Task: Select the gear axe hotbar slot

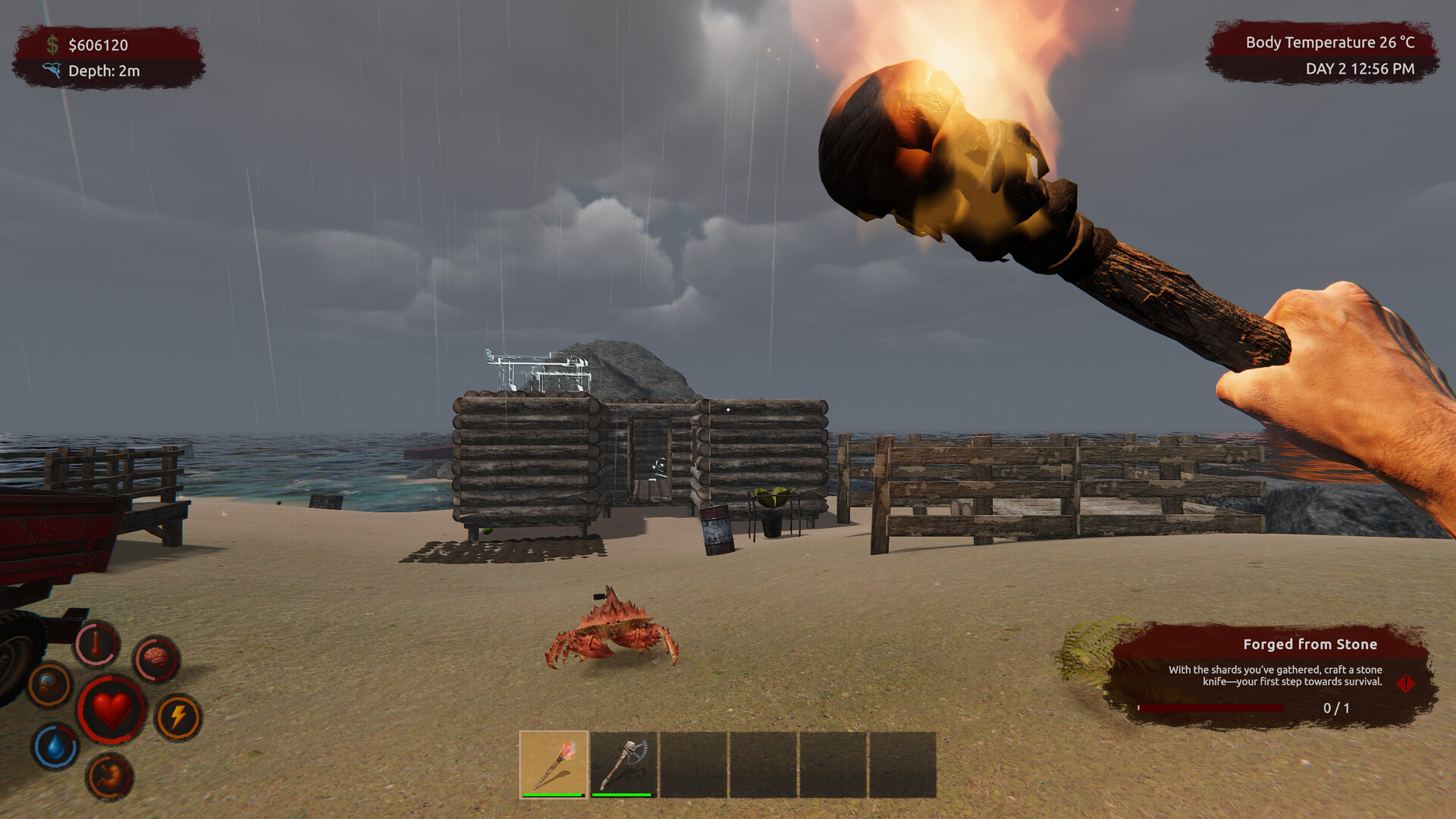Action: pos(623,764)
